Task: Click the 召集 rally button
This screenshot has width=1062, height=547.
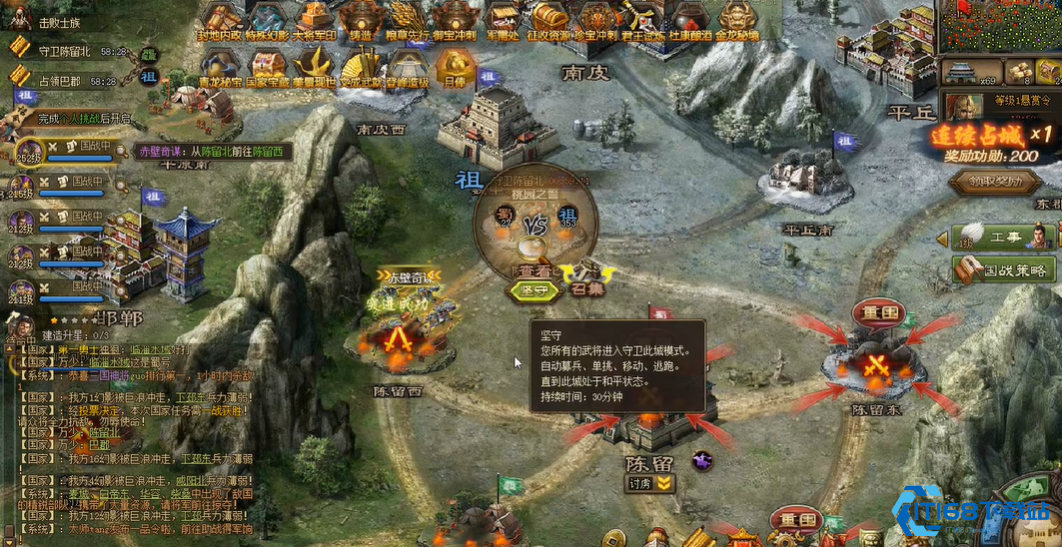Action: 586,292
